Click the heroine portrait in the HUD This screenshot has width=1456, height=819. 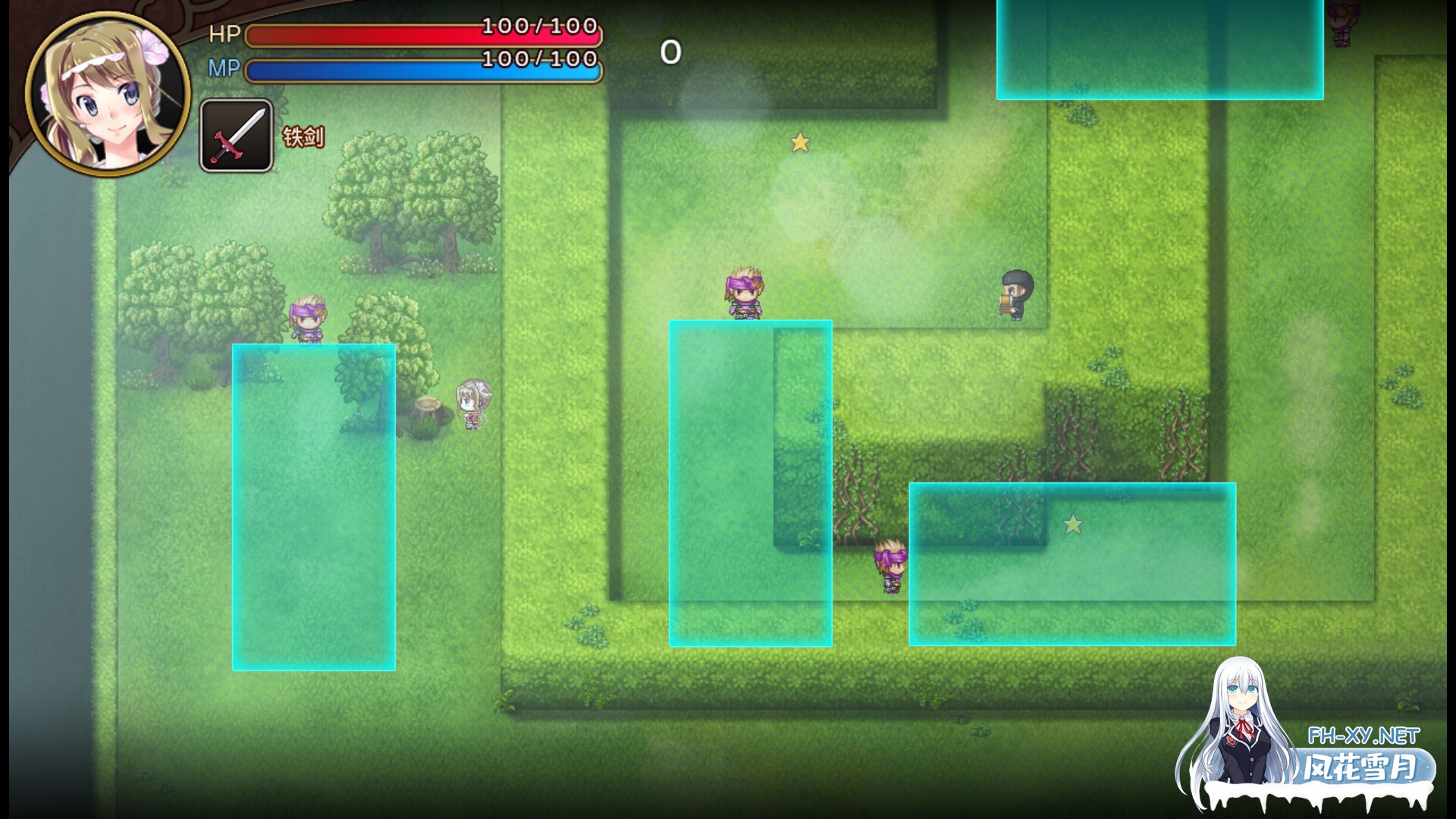pos(108,95)
